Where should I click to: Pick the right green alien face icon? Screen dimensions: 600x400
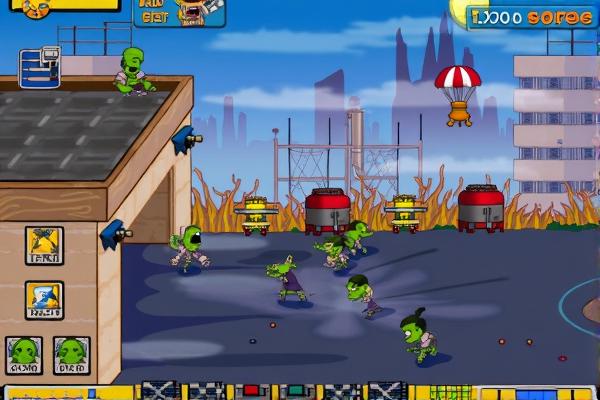point(71,354)
